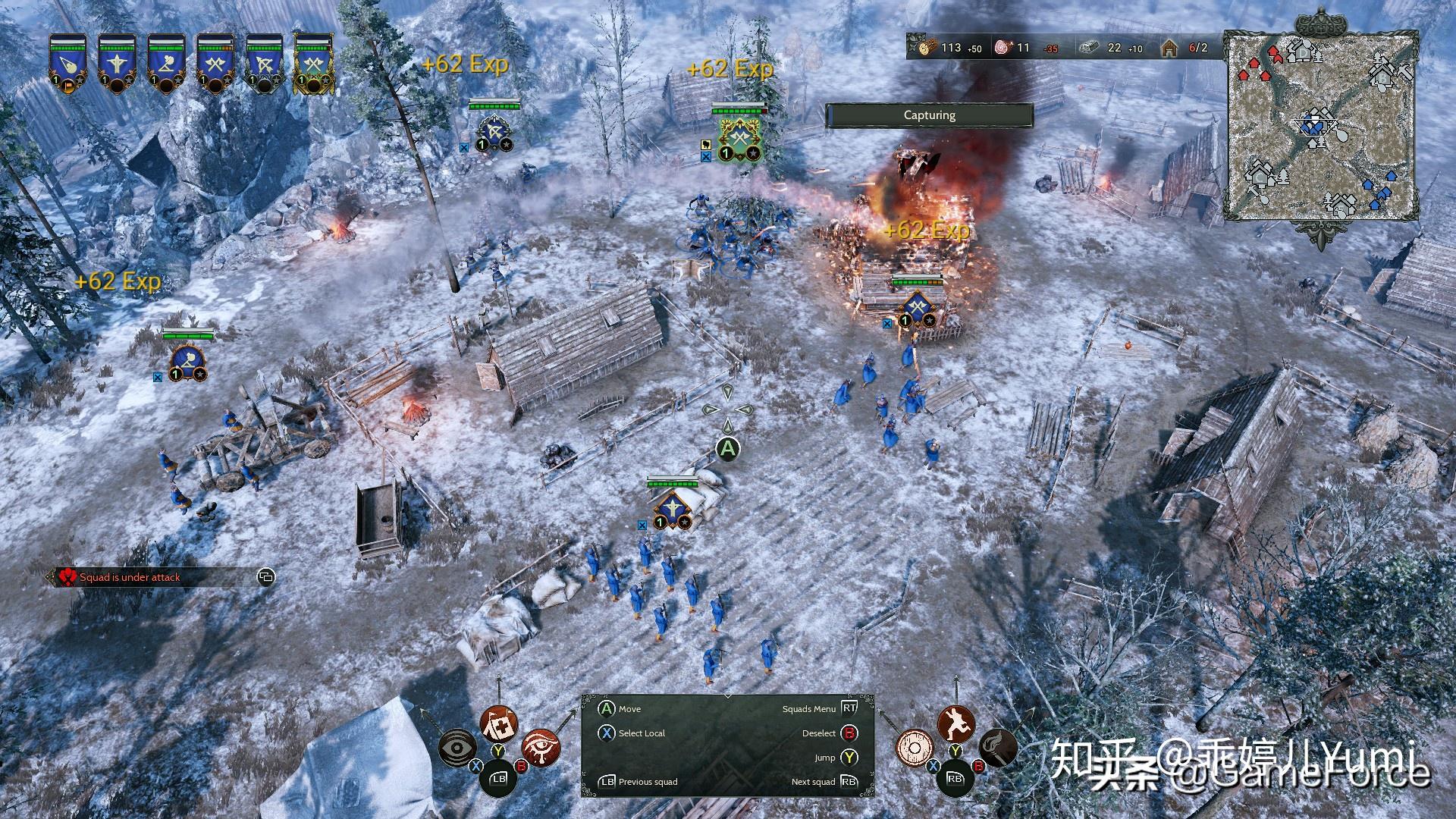
Task: Select the catapult squad marker near siege engine
Action: click(187, 361)
